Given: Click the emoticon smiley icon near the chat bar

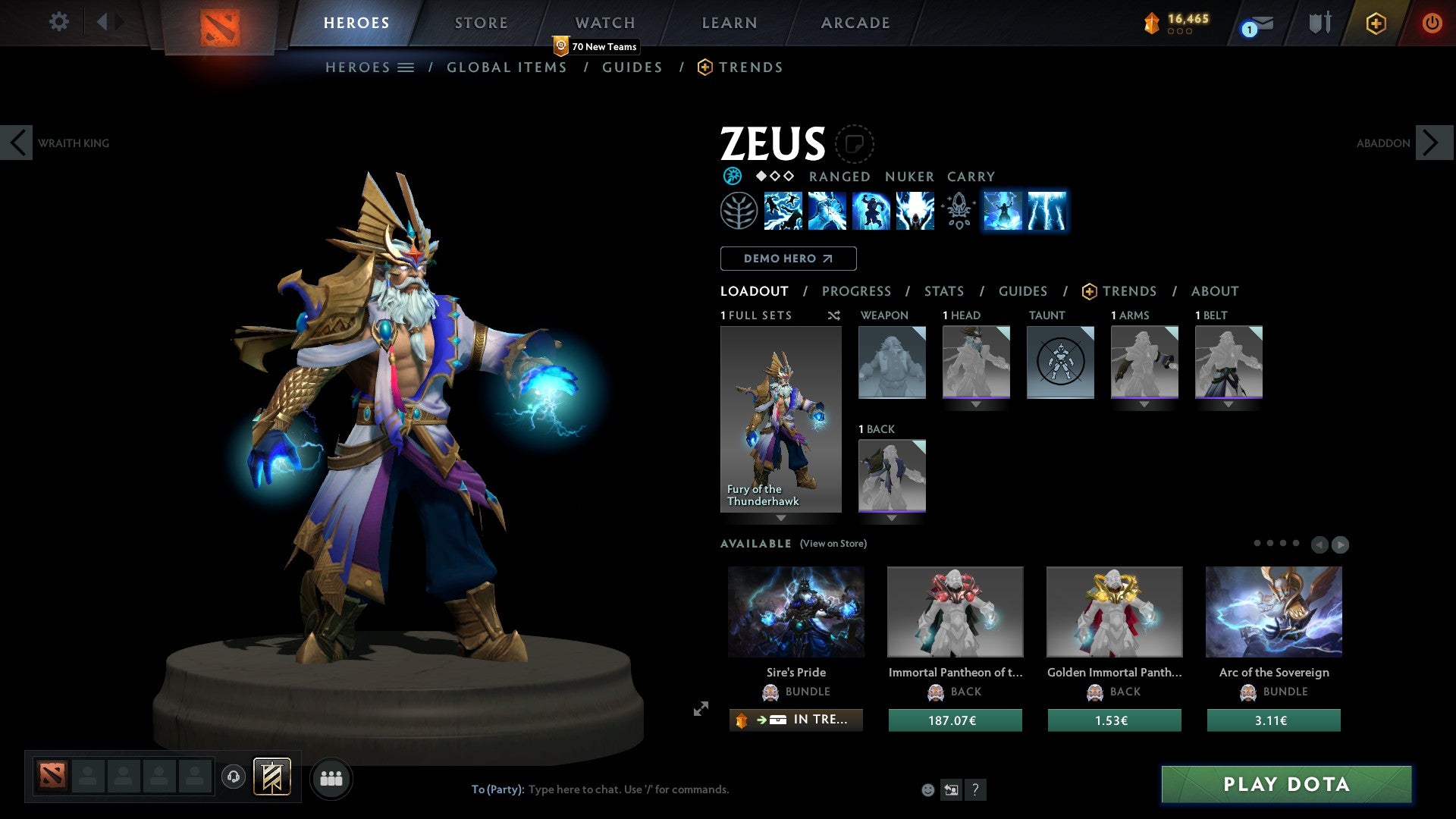Looking at the screenshot, I should 927,789.
